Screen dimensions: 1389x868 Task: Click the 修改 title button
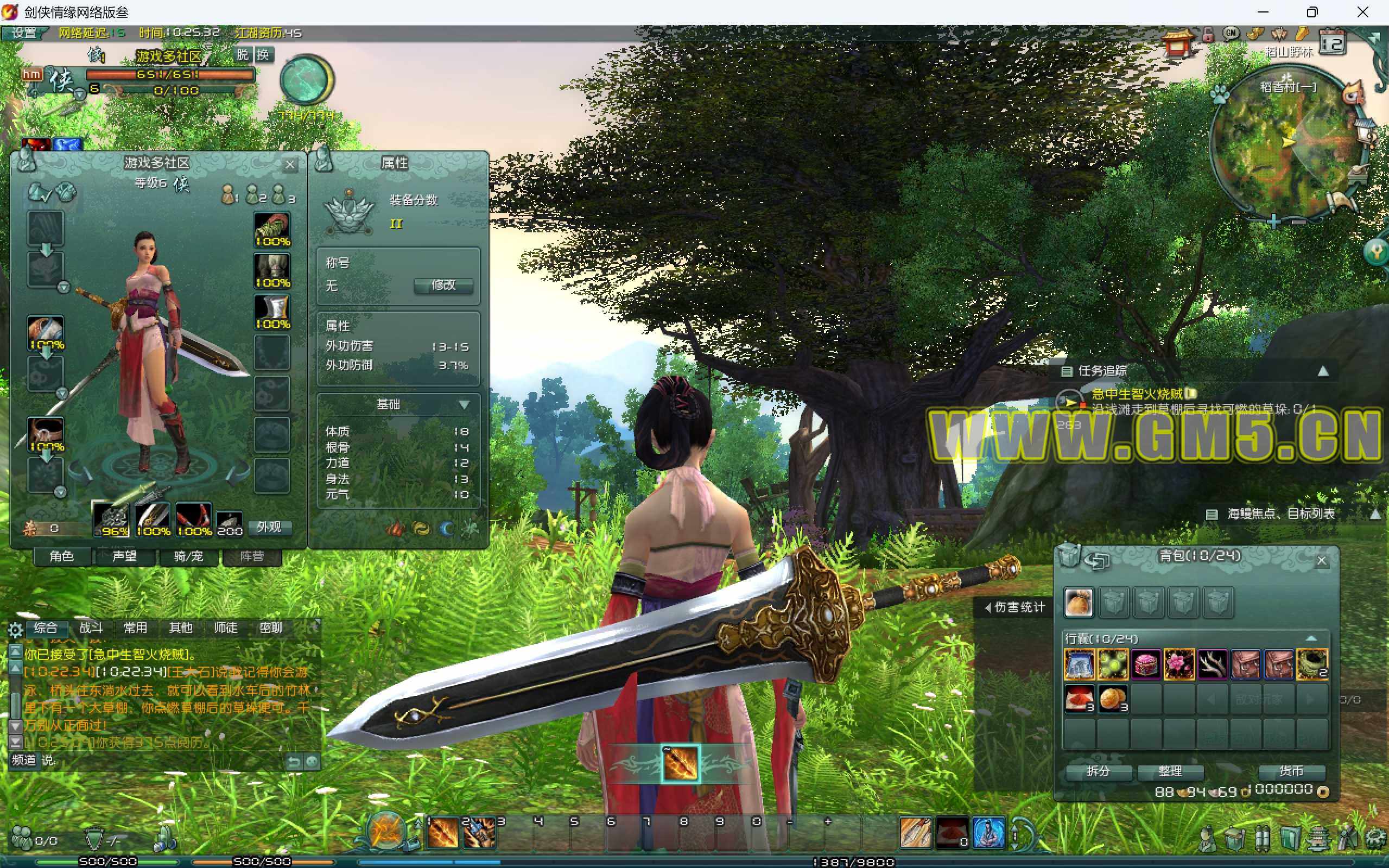tap(443, 286)
